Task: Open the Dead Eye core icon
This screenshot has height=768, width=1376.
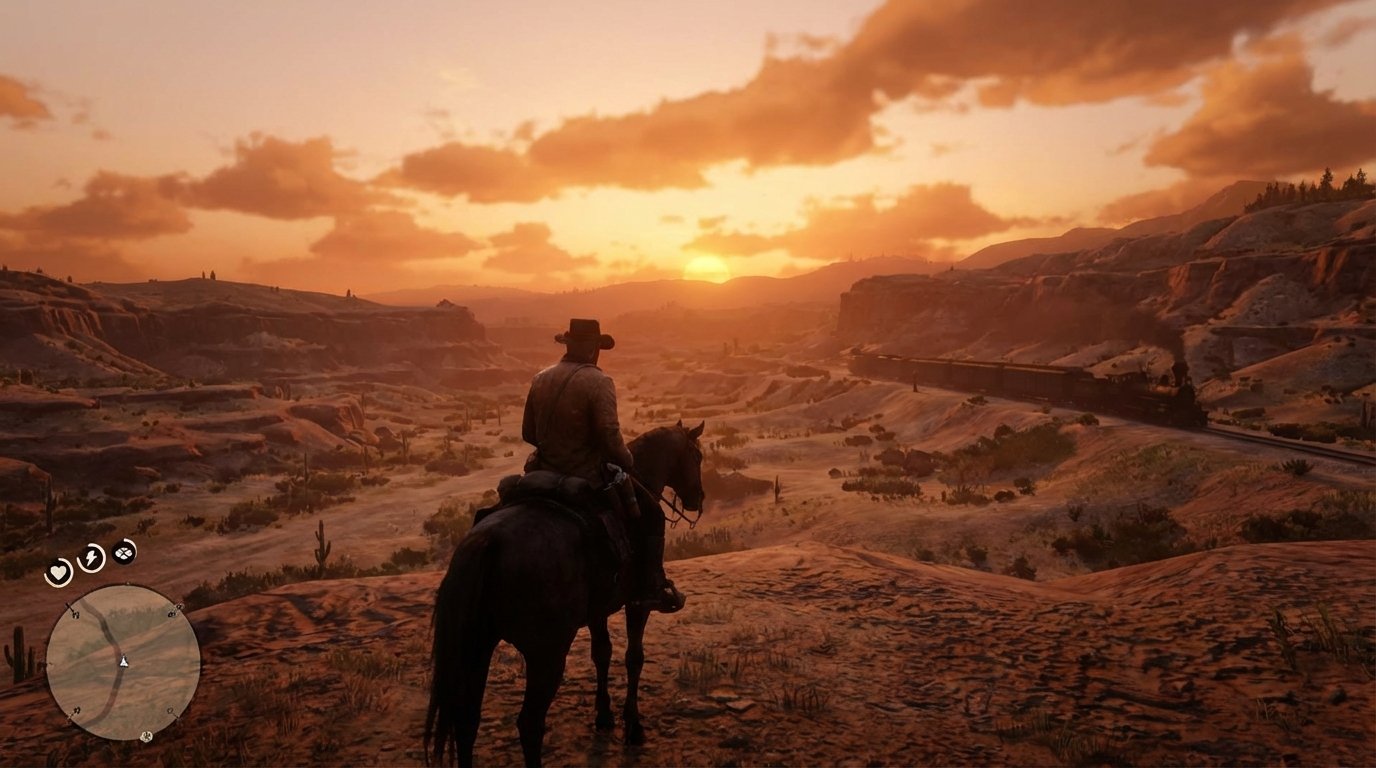Action: click(x=124, y=553)
